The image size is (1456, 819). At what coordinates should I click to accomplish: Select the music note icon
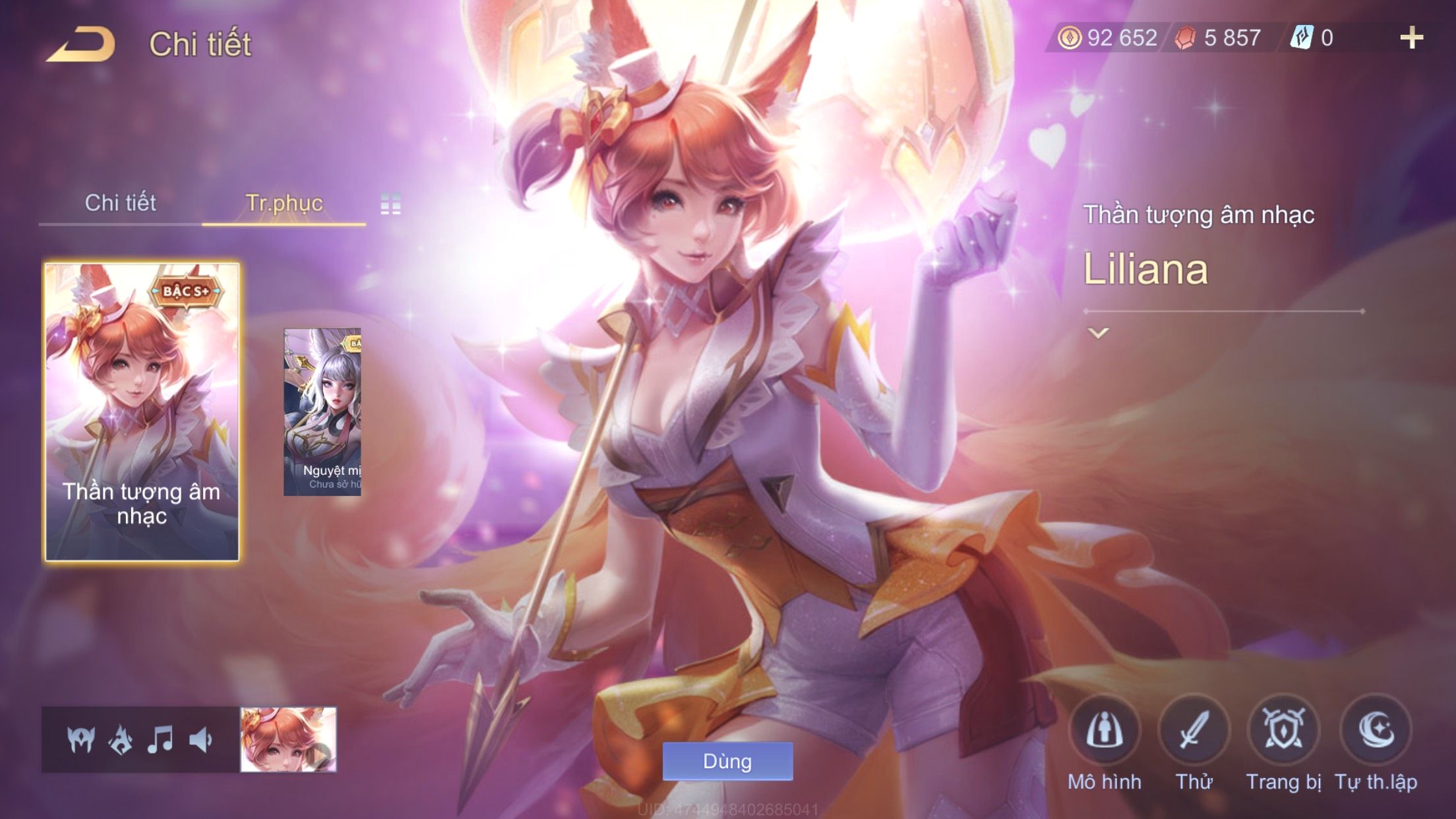tap(160, 740)
